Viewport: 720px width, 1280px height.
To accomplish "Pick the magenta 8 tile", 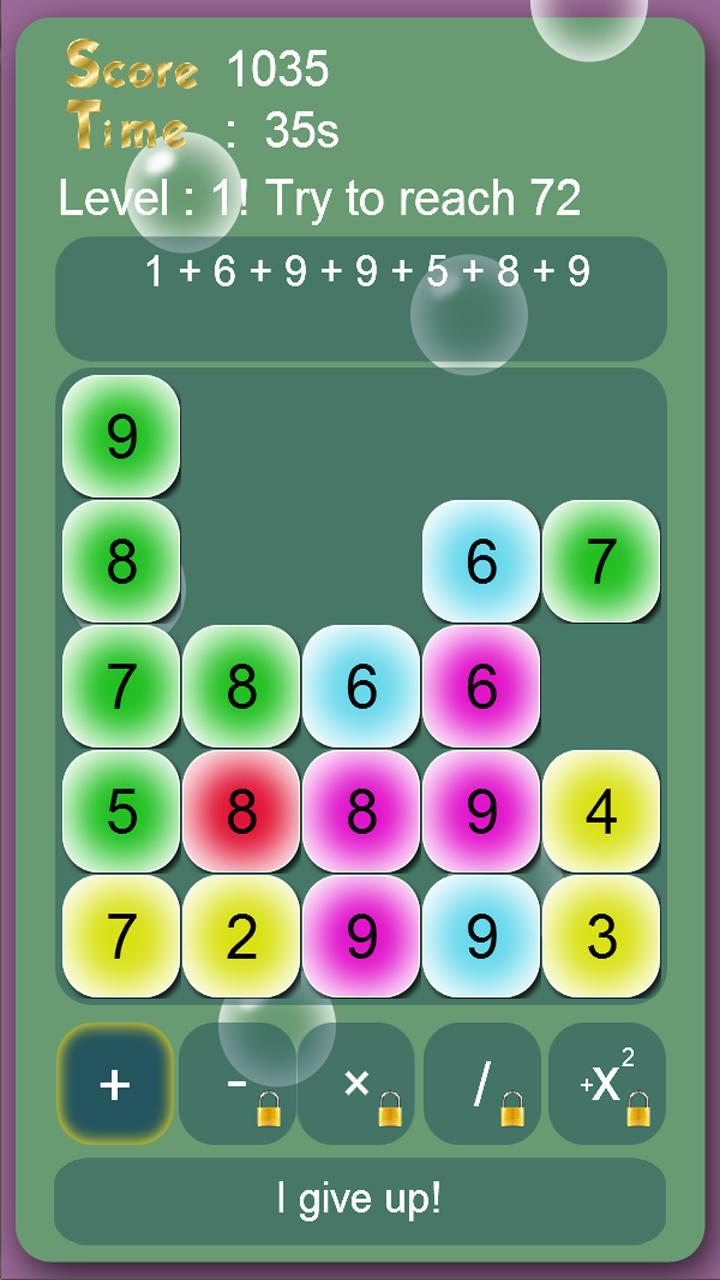I will [x=361, y=811].
